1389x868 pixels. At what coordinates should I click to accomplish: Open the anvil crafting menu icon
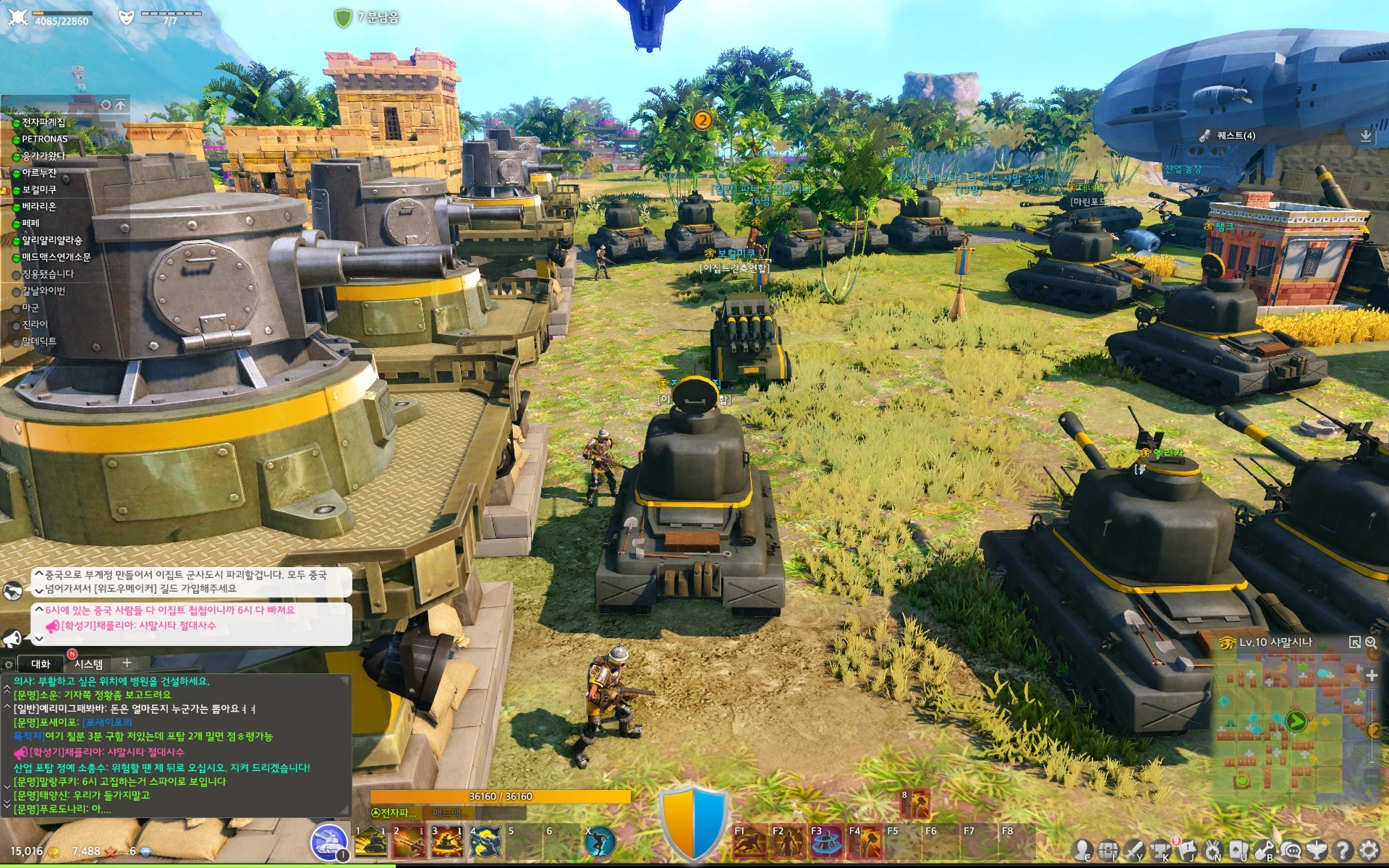tap(1160, 850)
